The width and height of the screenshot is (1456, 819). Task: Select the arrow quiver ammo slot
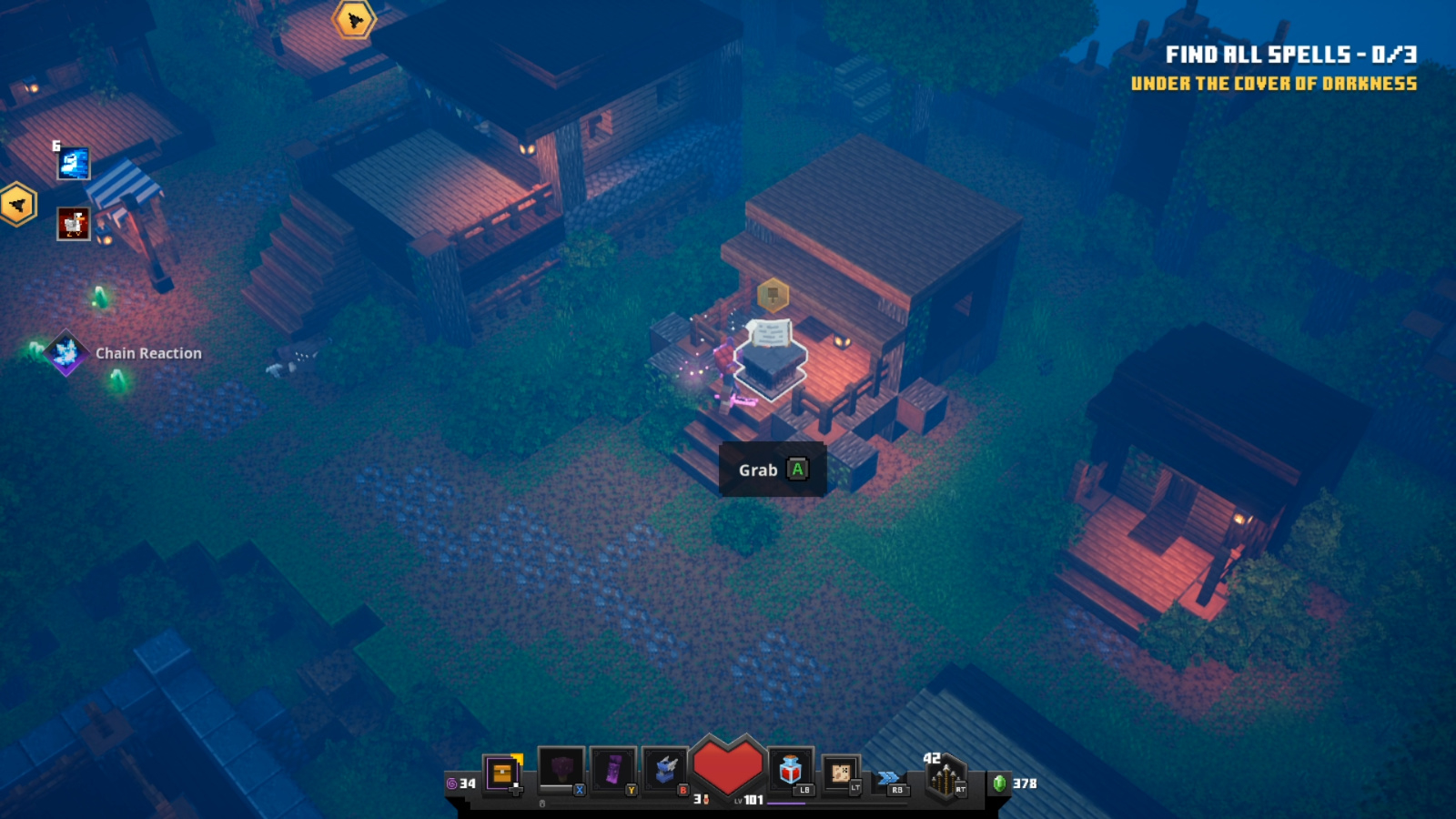click(x=945, y=779)
